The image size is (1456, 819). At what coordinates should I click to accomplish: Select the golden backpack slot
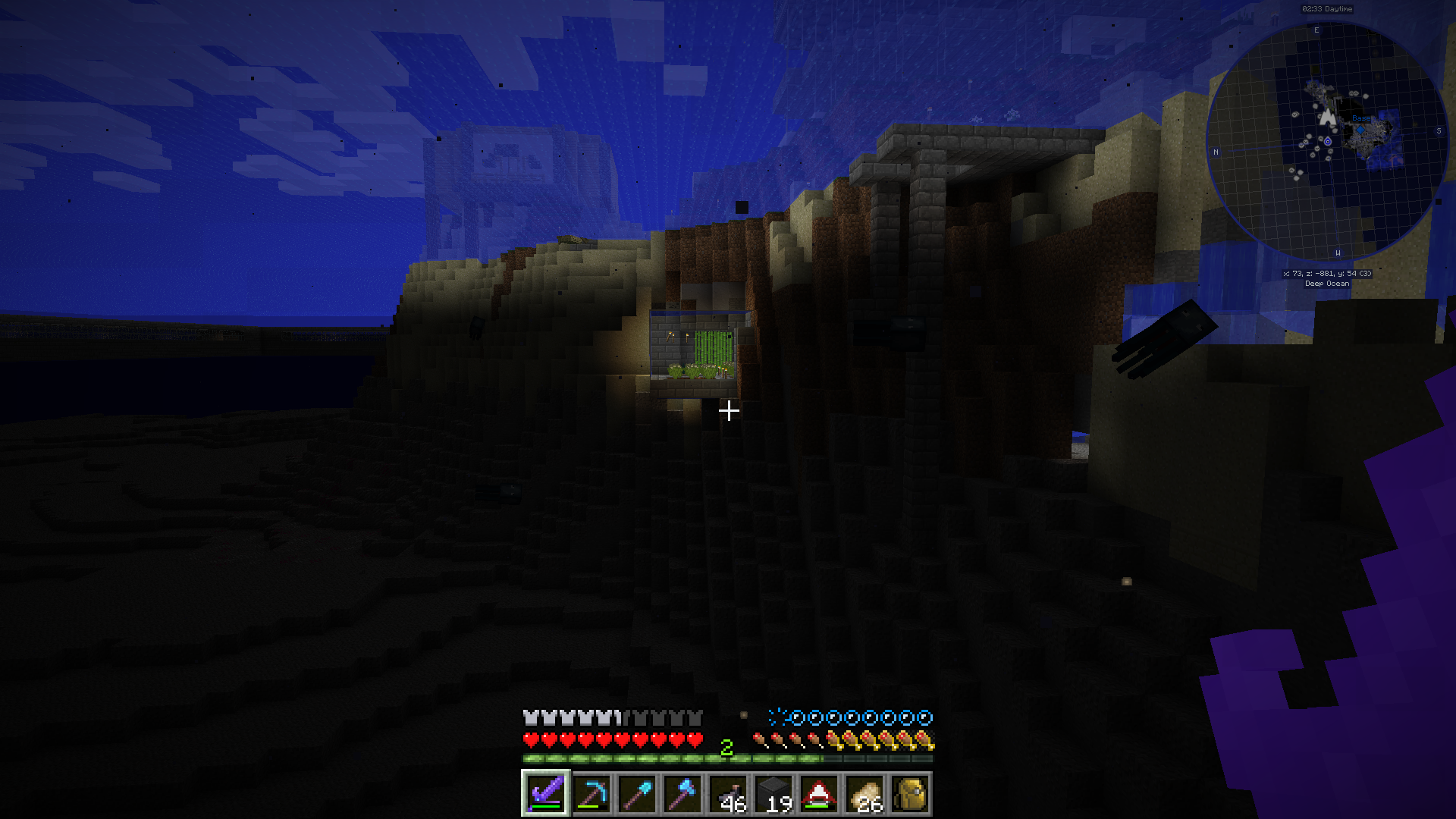click(910, 794)
